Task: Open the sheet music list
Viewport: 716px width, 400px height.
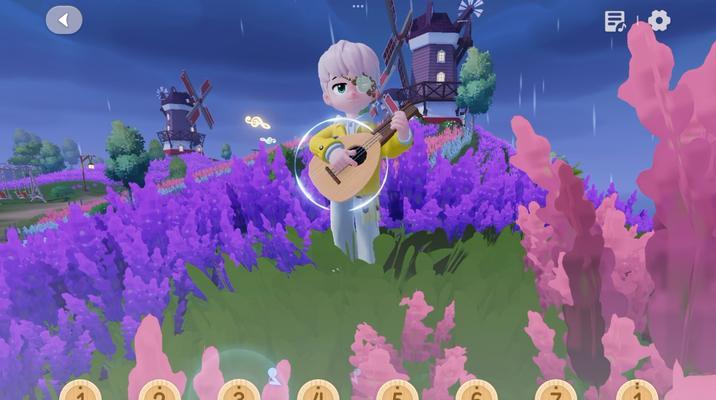Action: click(615, 21)
